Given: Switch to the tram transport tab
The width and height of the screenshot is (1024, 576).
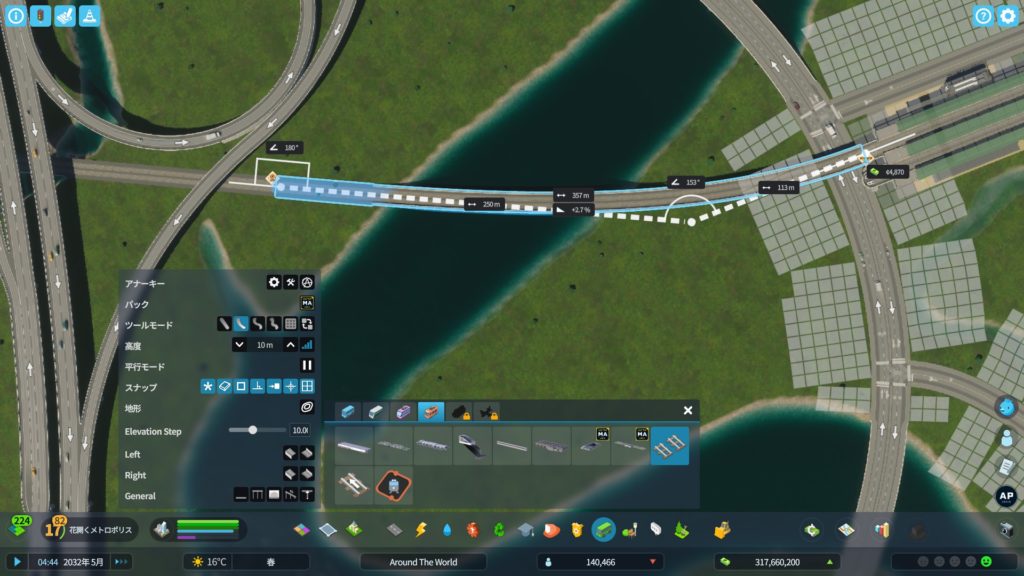Looking at the screenshot, I should point(403,411).
